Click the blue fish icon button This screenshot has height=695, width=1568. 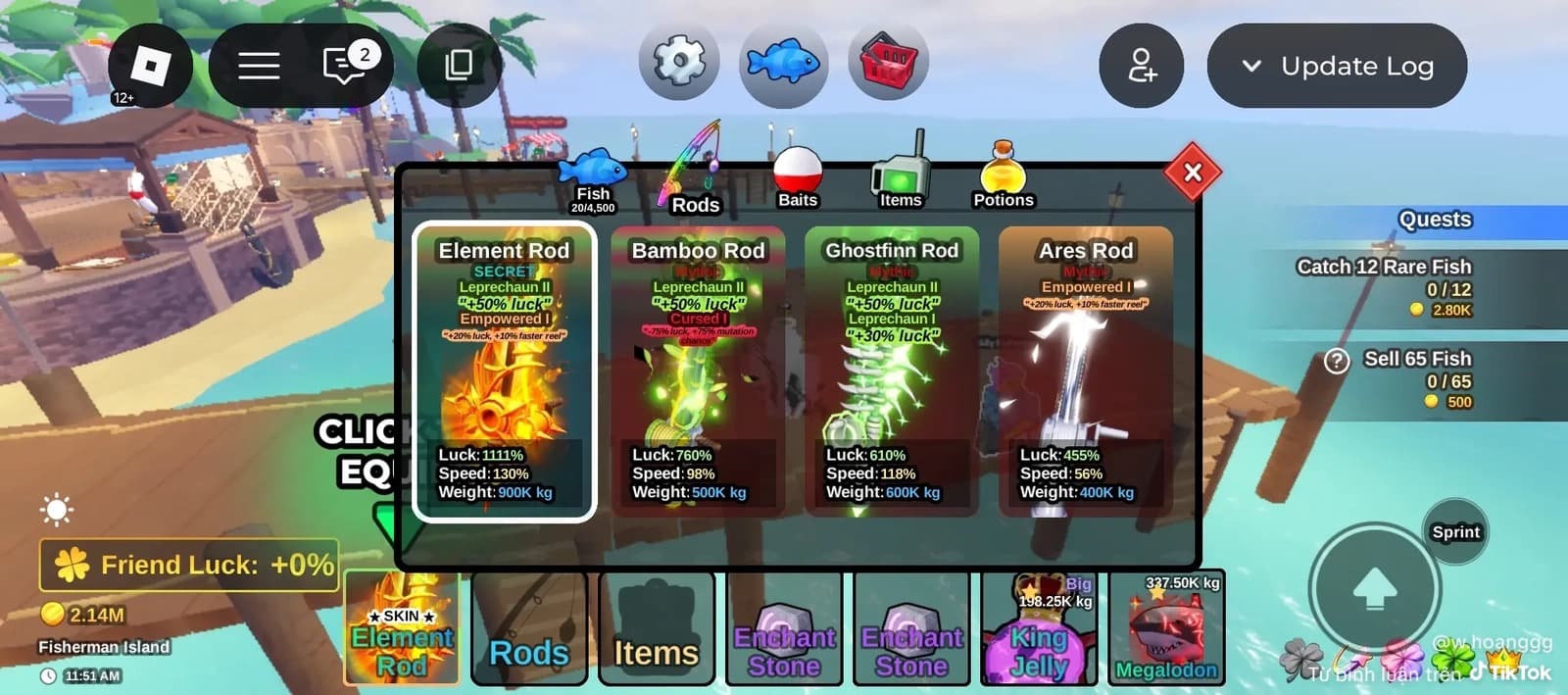click(x=783, y=63)
